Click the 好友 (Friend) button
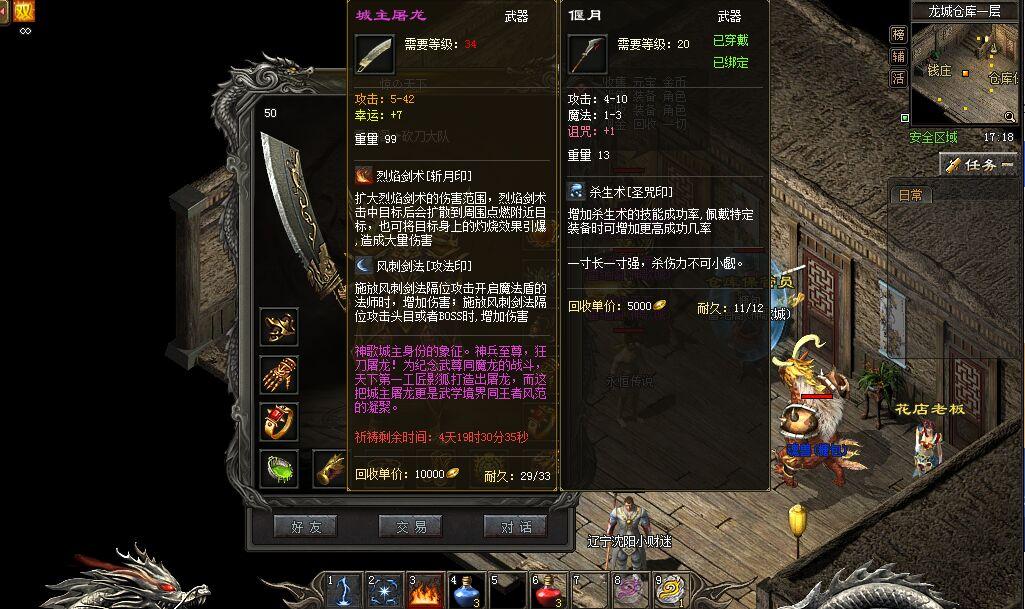Screen dimensions: 1025x609 306,526
